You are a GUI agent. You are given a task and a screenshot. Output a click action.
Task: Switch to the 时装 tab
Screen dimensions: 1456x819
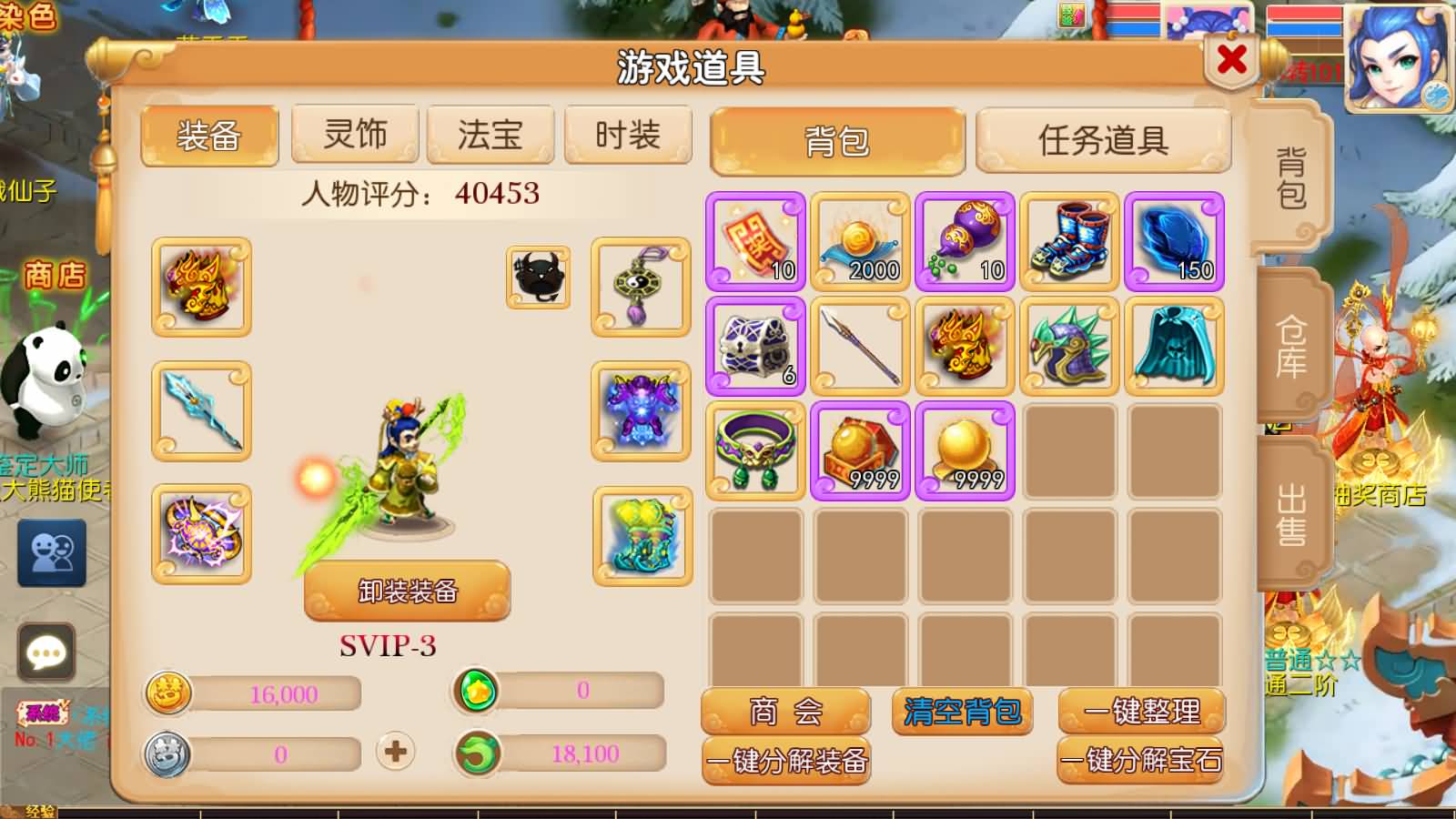pos(627,133)
